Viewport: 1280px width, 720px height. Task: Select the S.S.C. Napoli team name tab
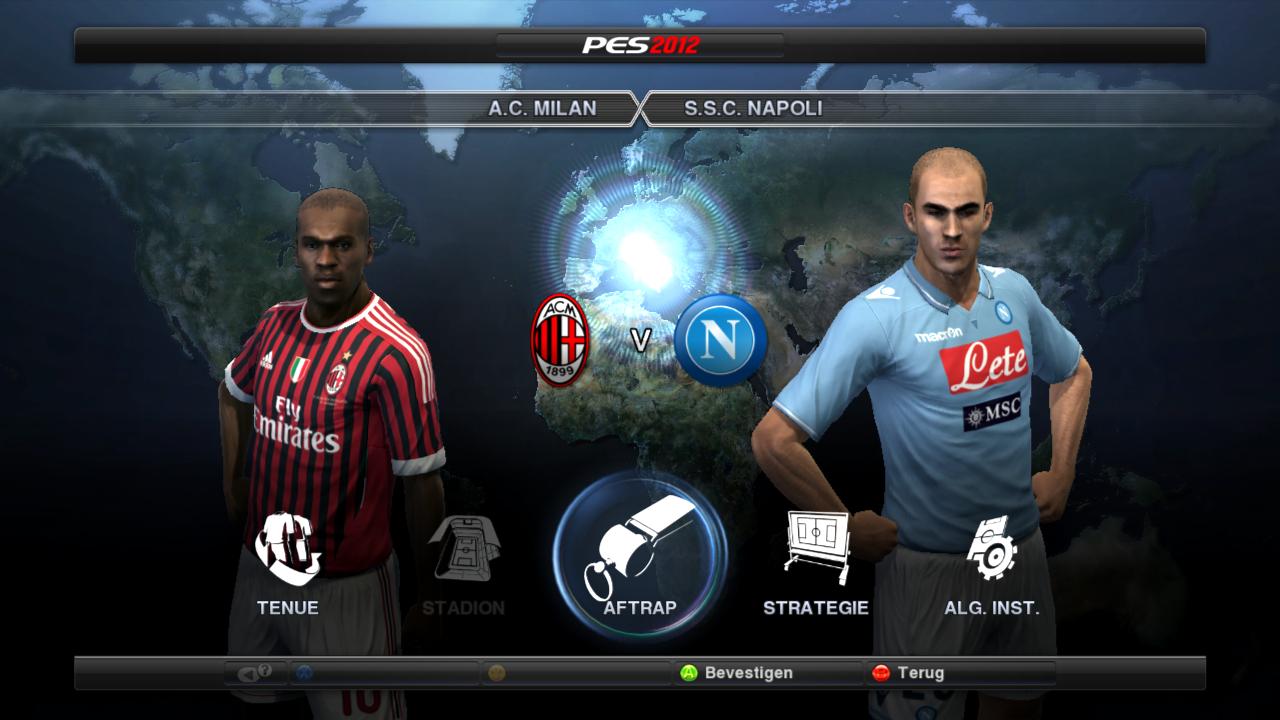753,108
